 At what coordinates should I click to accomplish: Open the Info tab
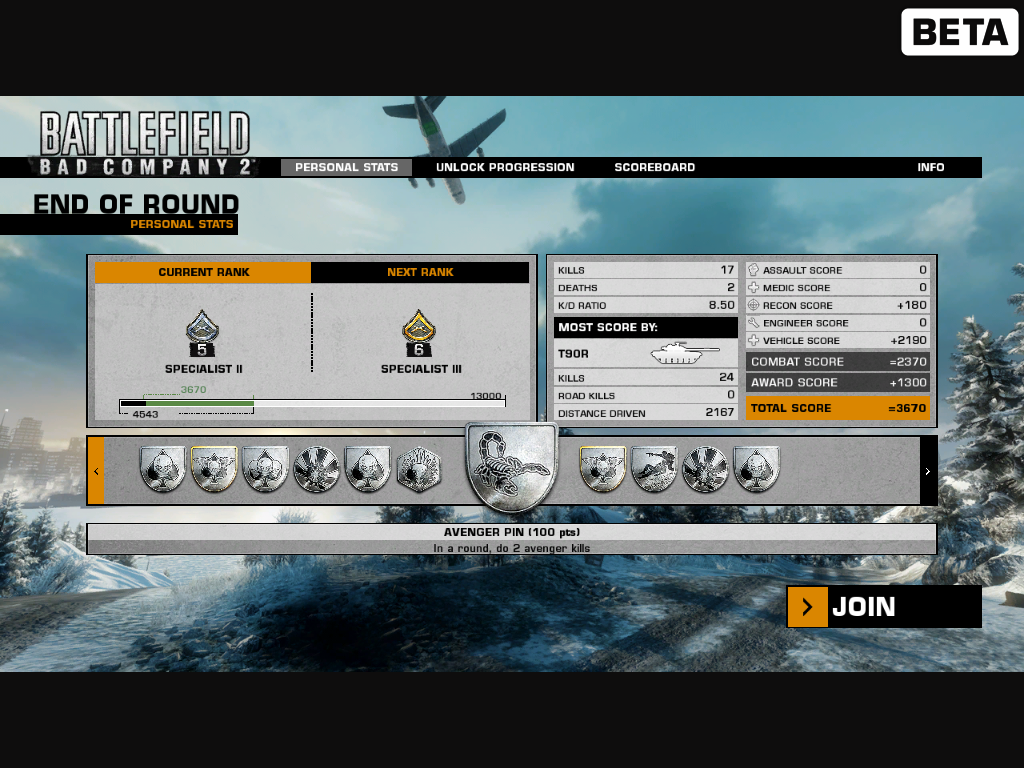pos(931,168)
